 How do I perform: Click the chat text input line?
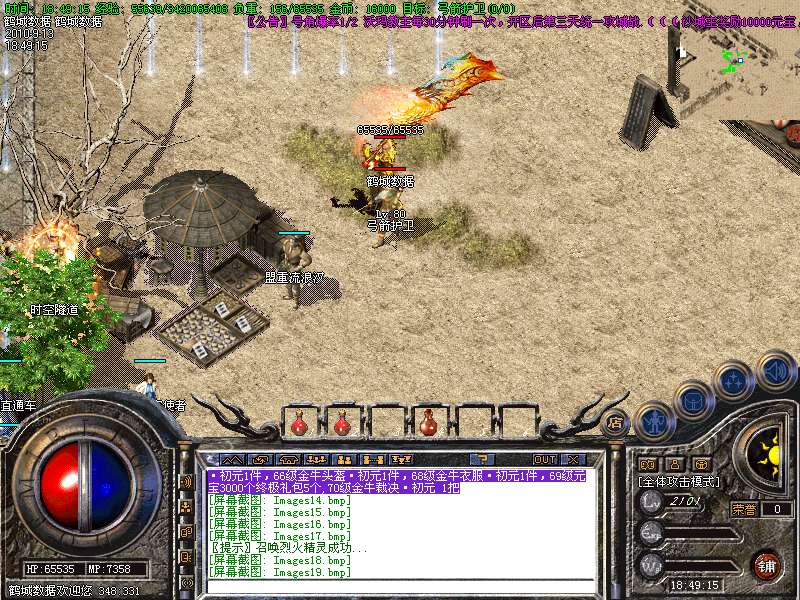coord(400,586)
